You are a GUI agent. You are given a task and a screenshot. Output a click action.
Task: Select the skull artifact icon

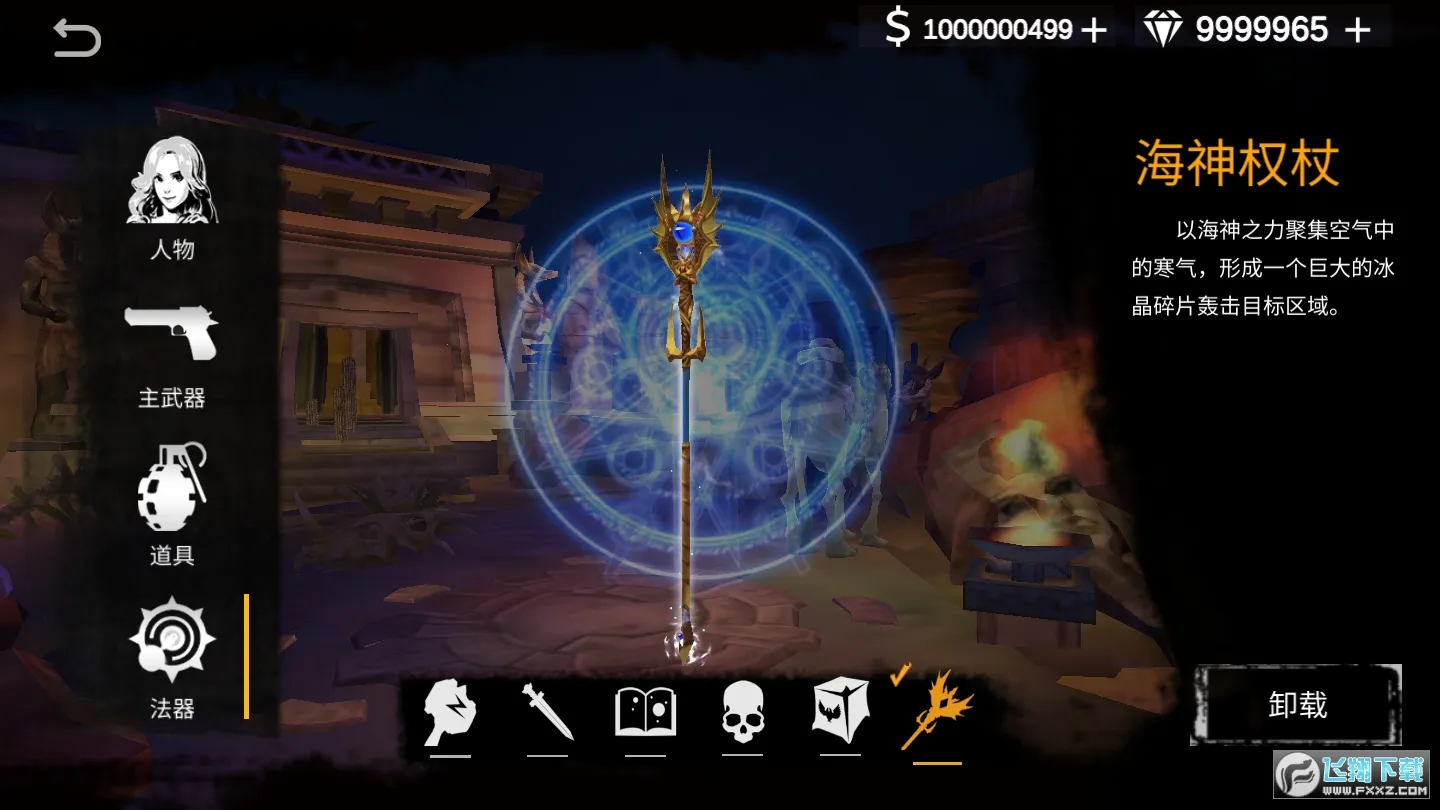(741, 712)
